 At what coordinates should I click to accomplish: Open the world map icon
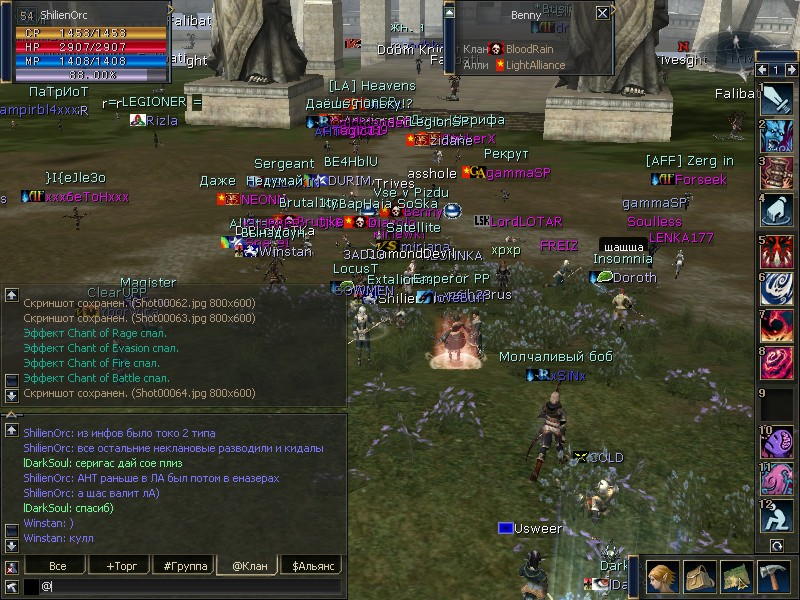(737, 577)
